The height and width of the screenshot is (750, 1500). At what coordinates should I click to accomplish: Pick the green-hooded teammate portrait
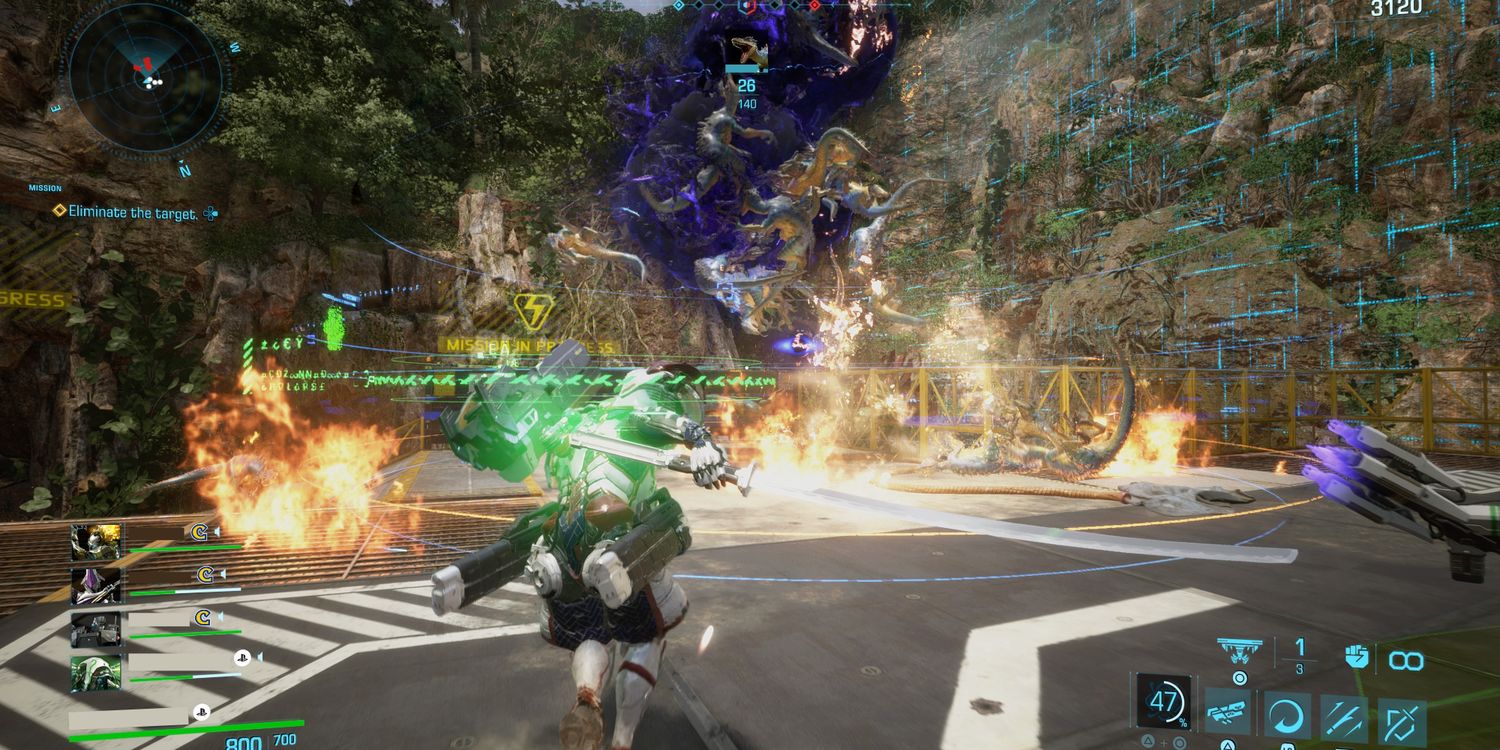coord(96,673)
